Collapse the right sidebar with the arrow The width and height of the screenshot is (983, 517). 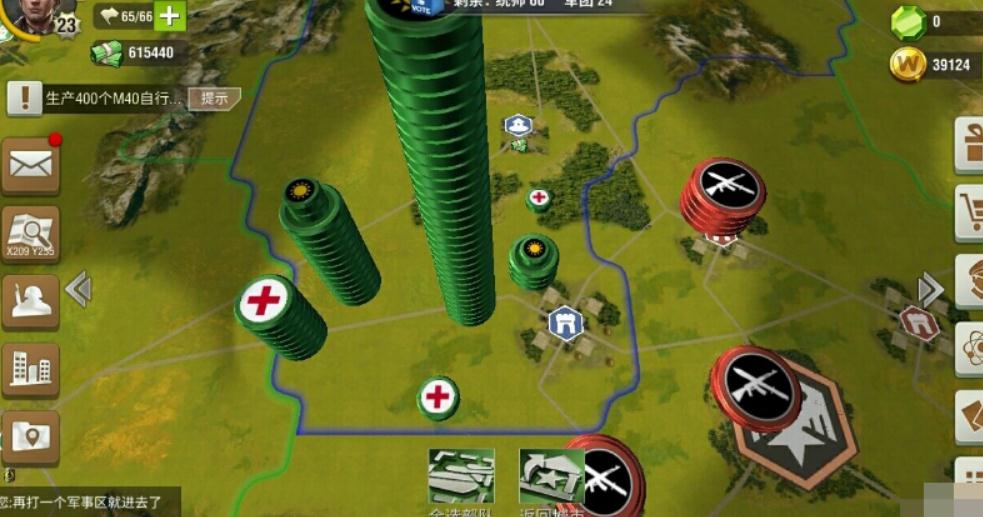(930, 290)
